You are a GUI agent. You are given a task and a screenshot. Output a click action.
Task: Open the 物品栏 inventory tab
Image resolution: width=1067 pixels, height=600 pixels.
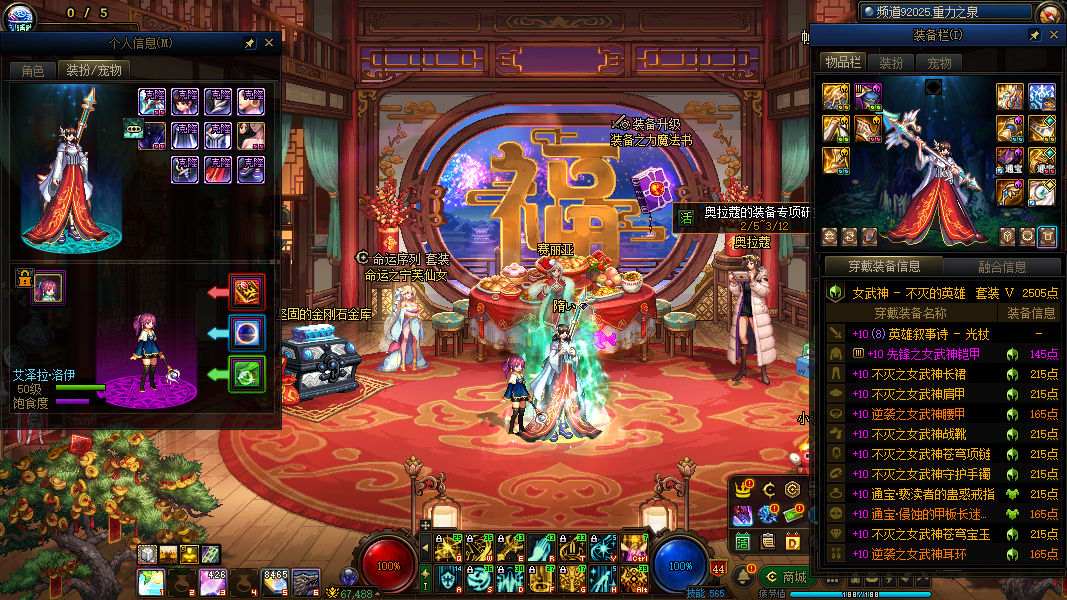point(842,62)
